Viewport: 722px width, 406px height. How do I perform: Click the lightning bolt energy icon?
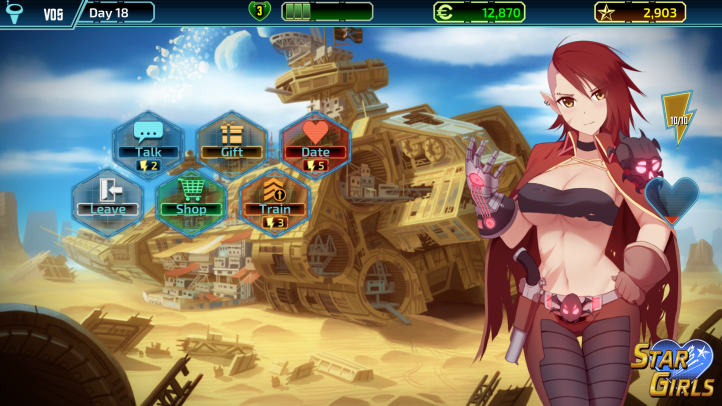tap(679, 118)
